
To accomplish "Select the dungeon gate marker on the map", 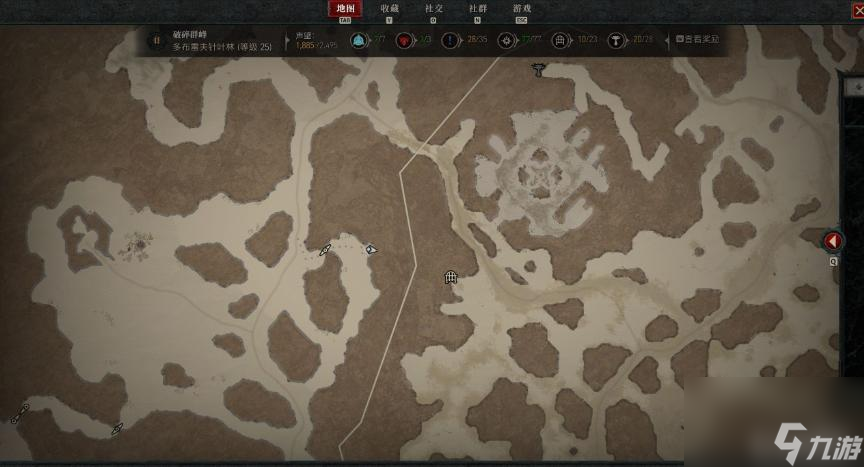I will point(451,277).
